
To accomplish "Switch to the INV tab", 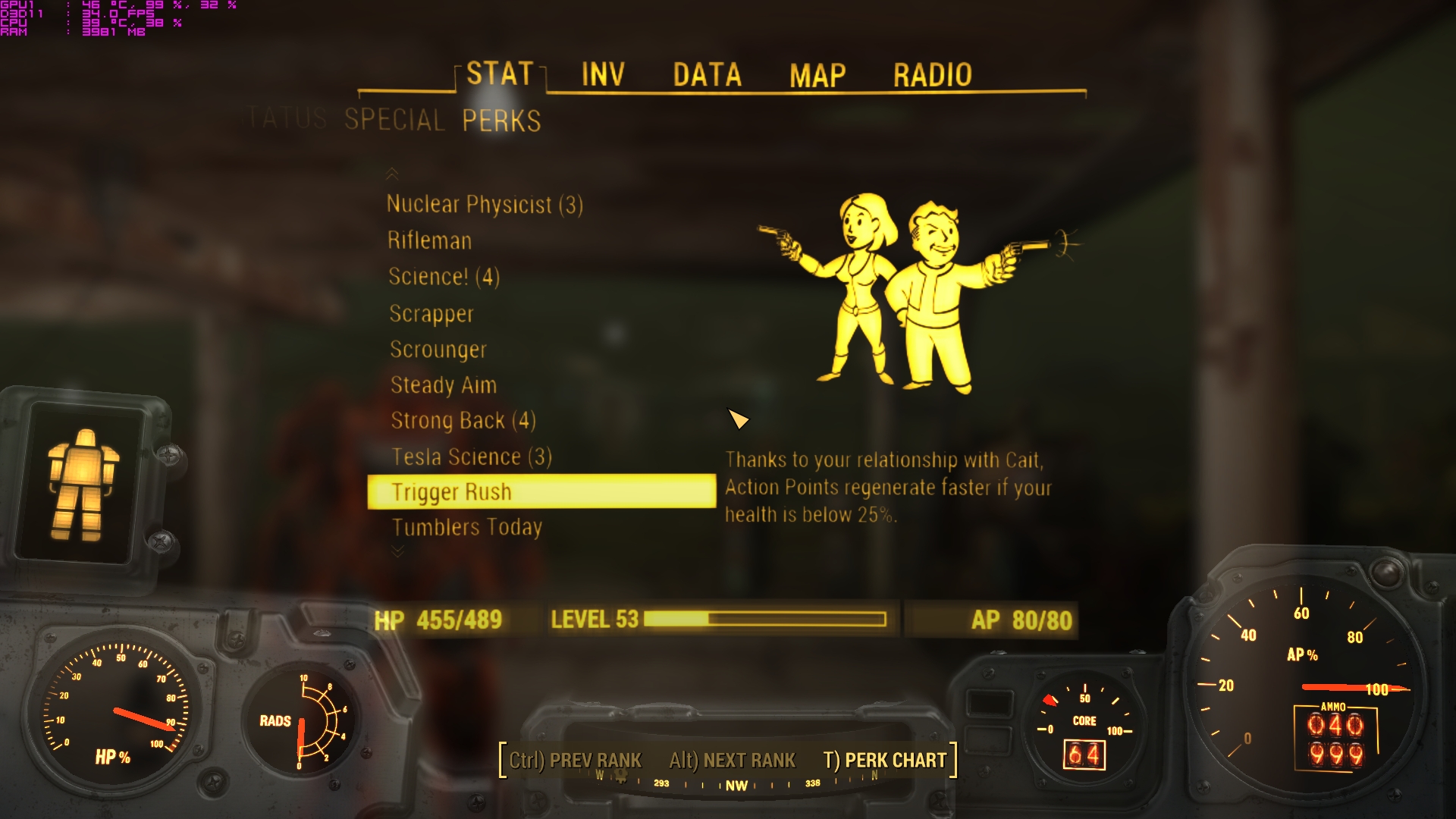I will [601, 74].
